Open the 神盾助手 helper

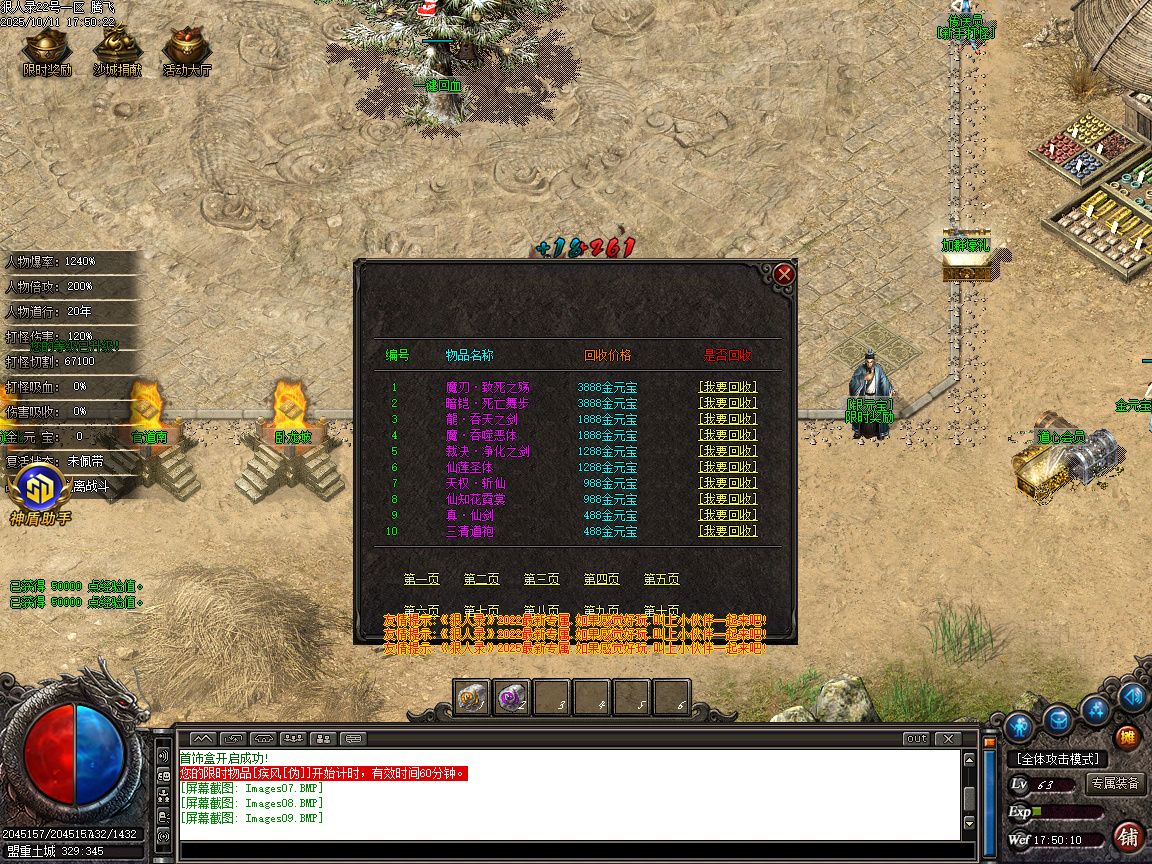40,492
